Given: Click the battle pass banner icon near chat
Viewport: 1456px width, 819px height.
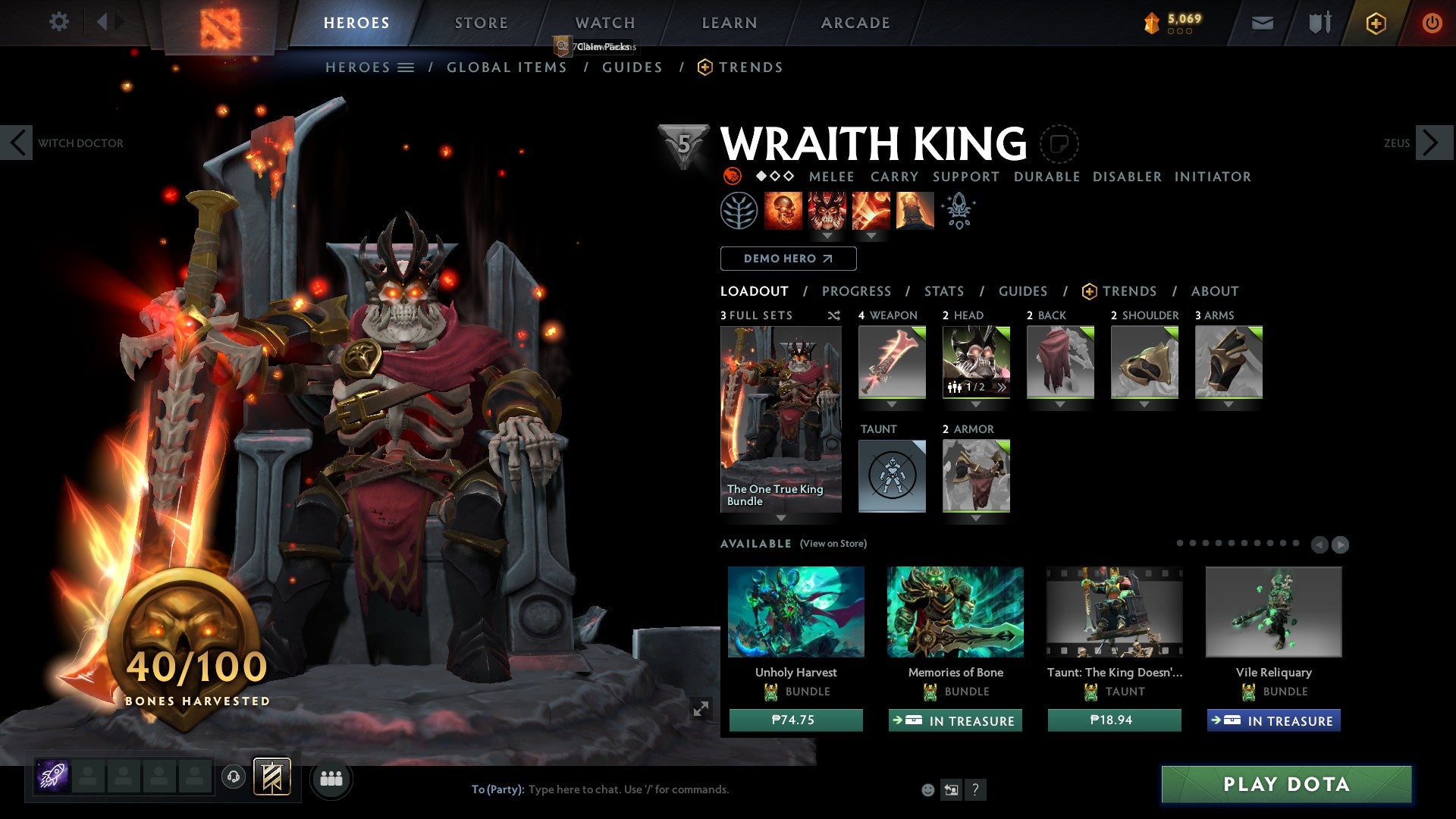Looking at the screenshot, I should pyautogui.click(x=271, y=777).
